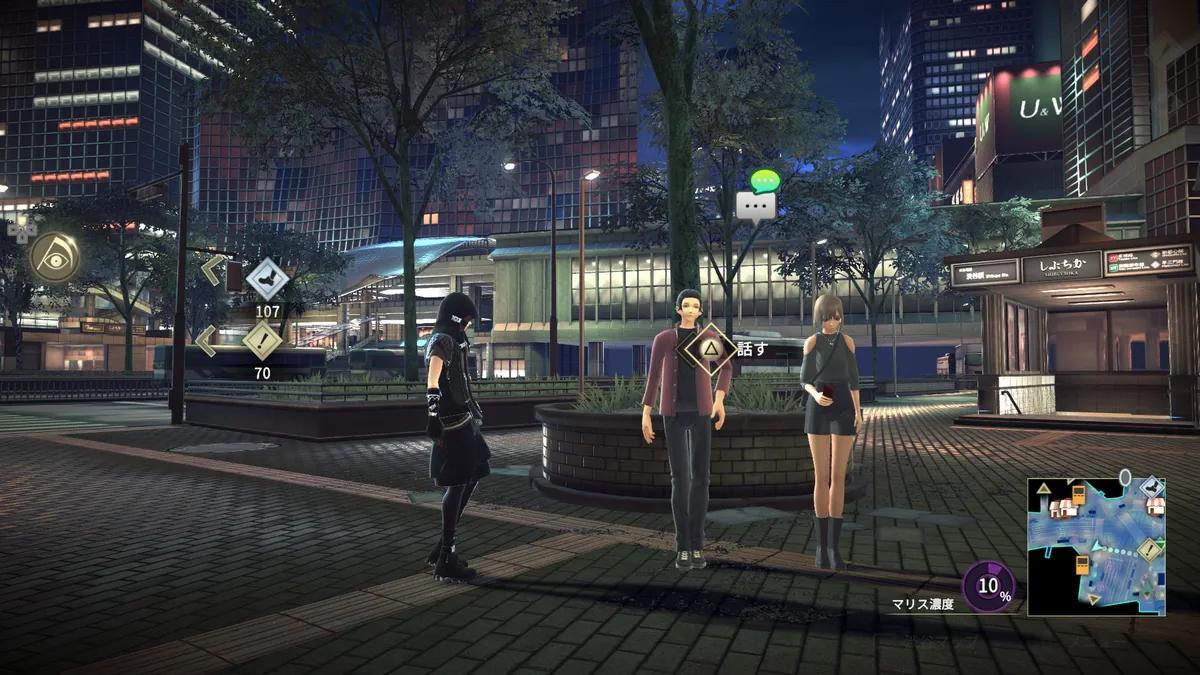
Task: Open the minimap of the plaza
Action: (1097, 545)
